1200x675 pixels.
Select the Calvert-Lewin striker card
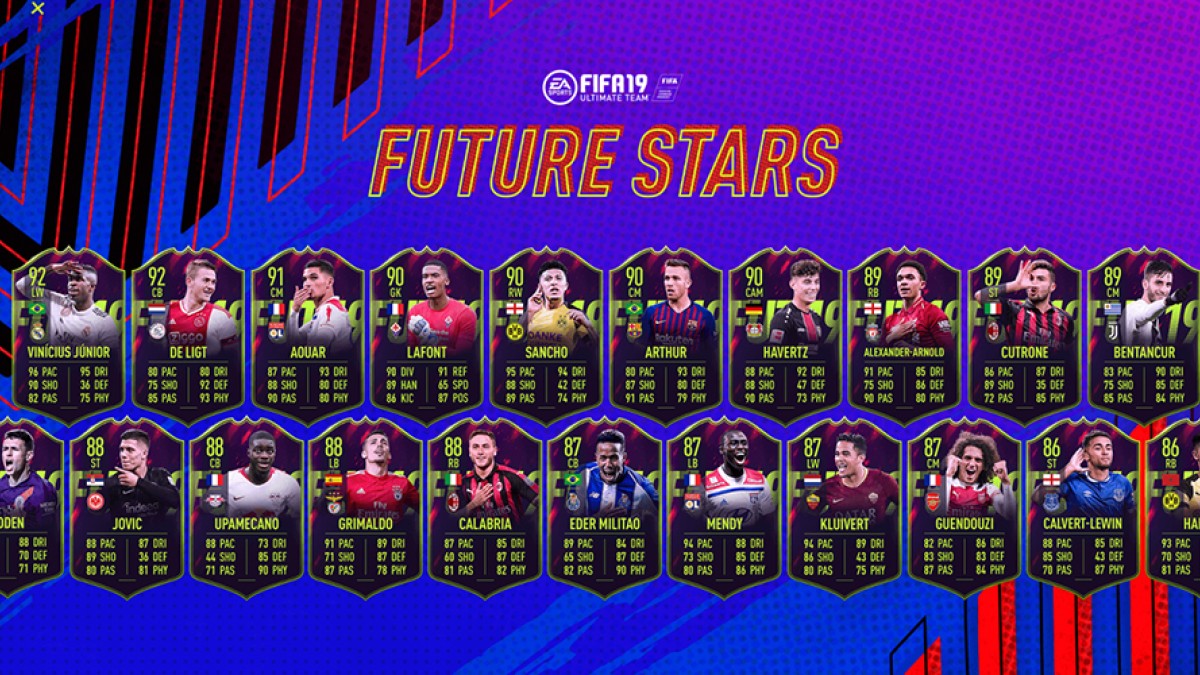[x=1083, y=506]
